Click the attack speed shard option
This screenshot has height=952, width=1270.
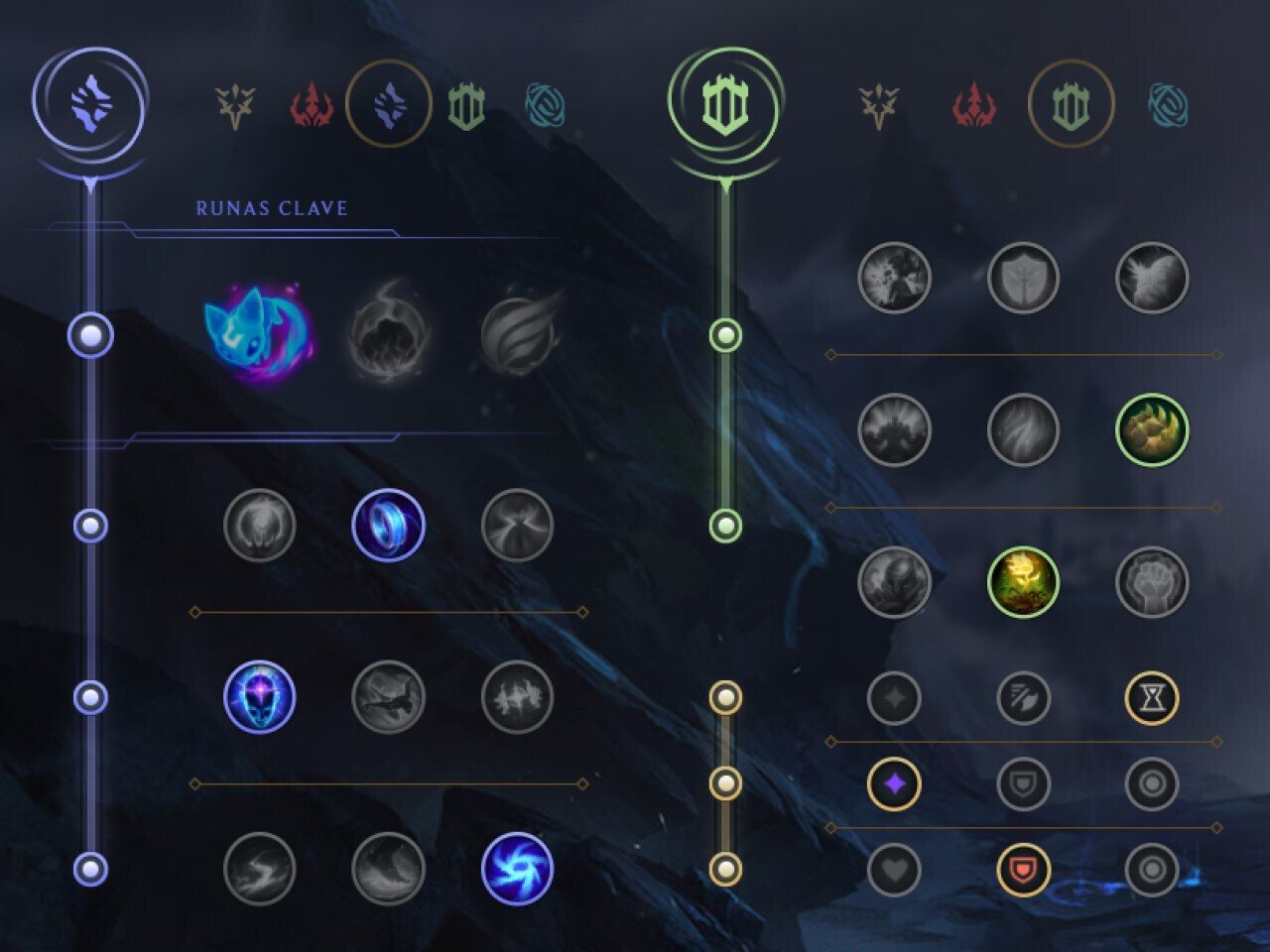[x=1022, y=697]
